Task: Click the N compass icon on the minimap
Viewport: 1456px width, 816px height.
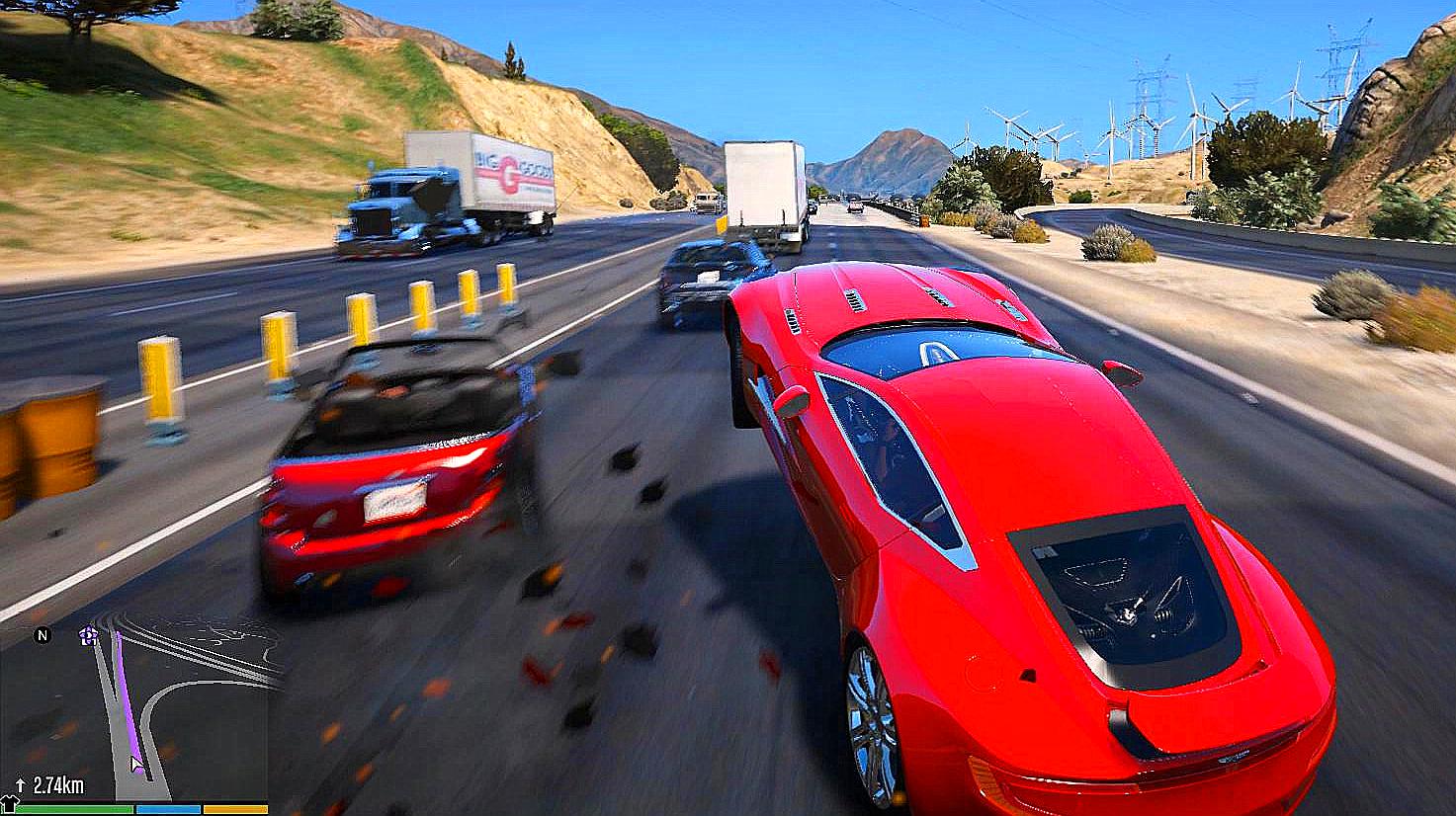Action: point(42,636)
